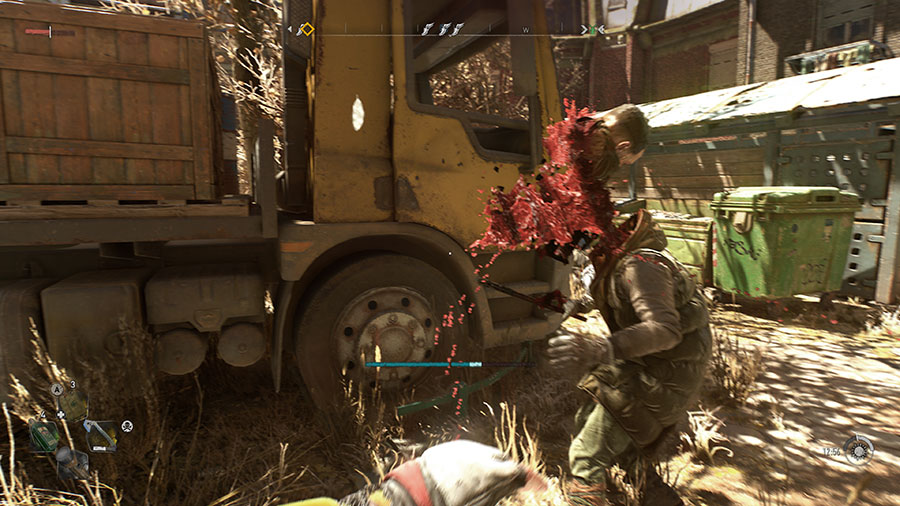The width and height of the screenshot is (900, 506).
Task: Click the sun day-night cycle indicator
Action: [857, 449]
